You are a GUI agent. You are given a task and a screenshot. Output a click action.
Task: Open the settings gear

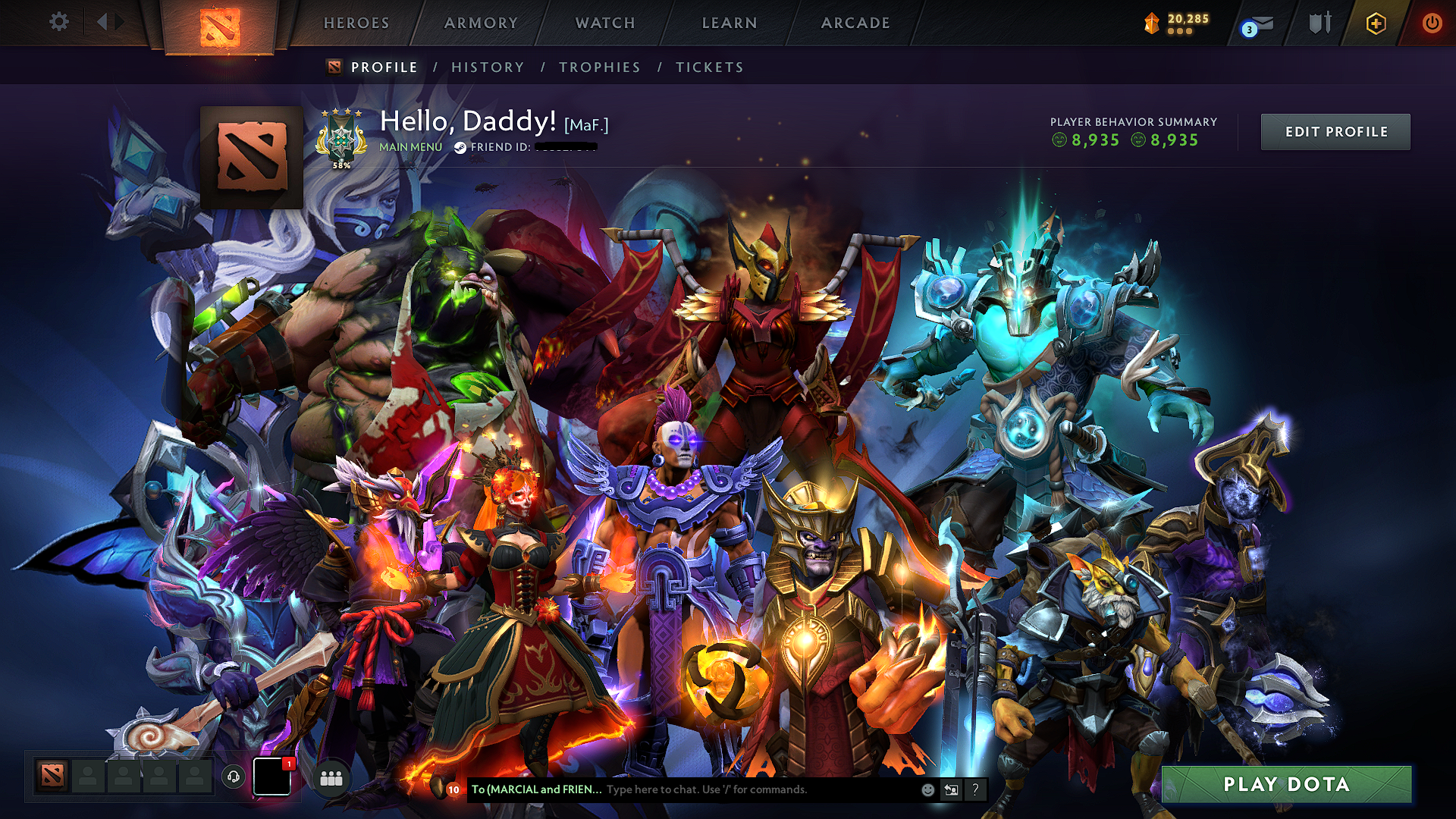pos(58,22)
